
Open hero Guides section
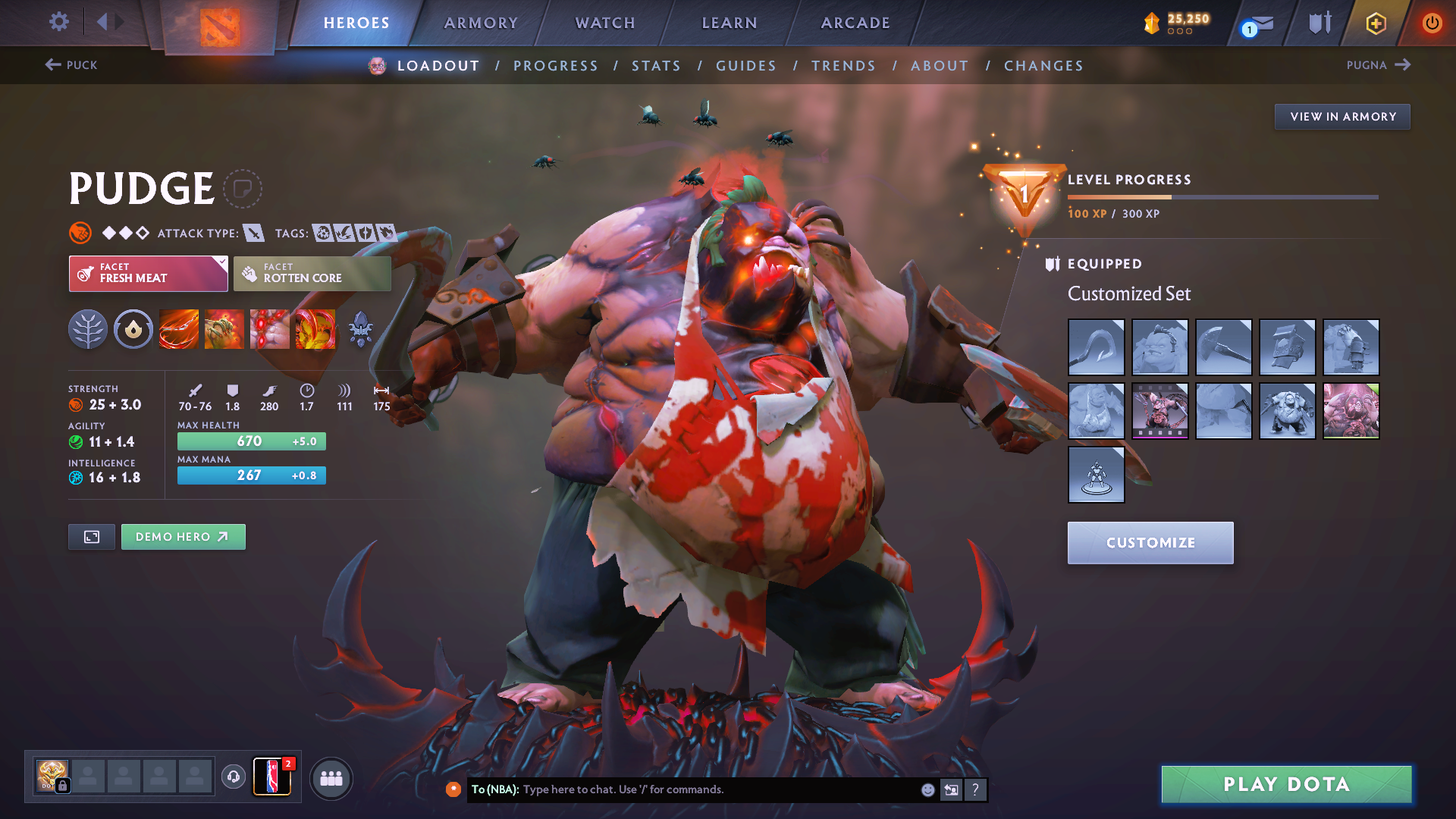click(x=746, y=66)
